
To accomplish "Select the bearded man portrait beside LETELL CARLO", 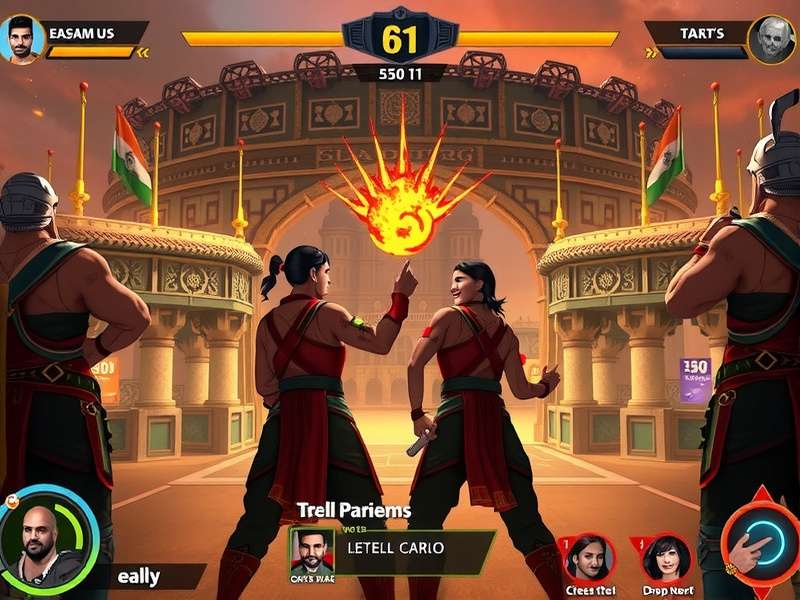I will click(311, 551).
